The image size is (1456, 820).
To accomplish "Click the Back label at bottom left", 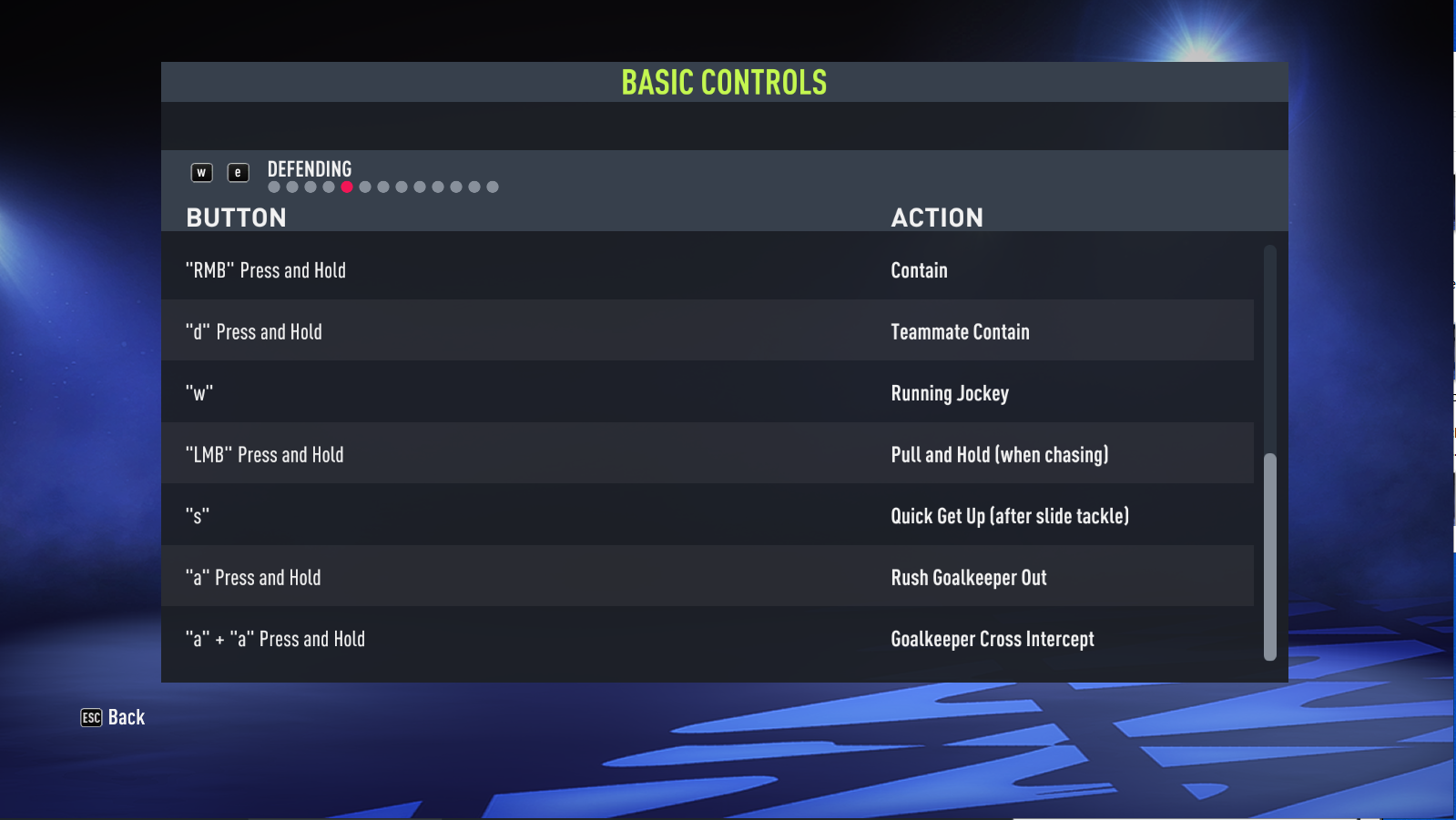I will (x=127, y=718).
